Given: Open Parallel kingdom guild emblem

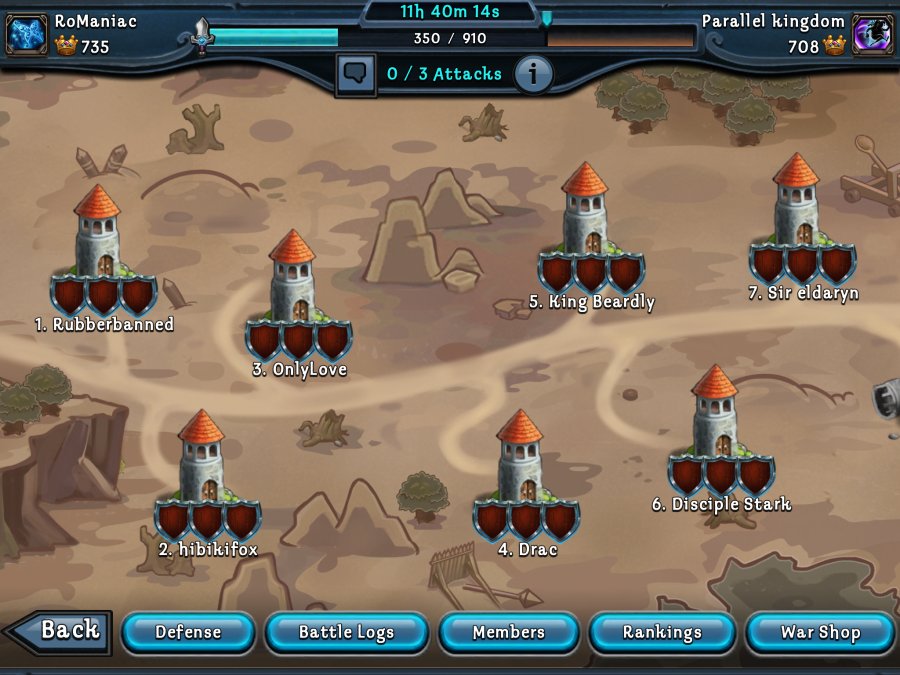Looking at the screenshot, I should (872, 34).
